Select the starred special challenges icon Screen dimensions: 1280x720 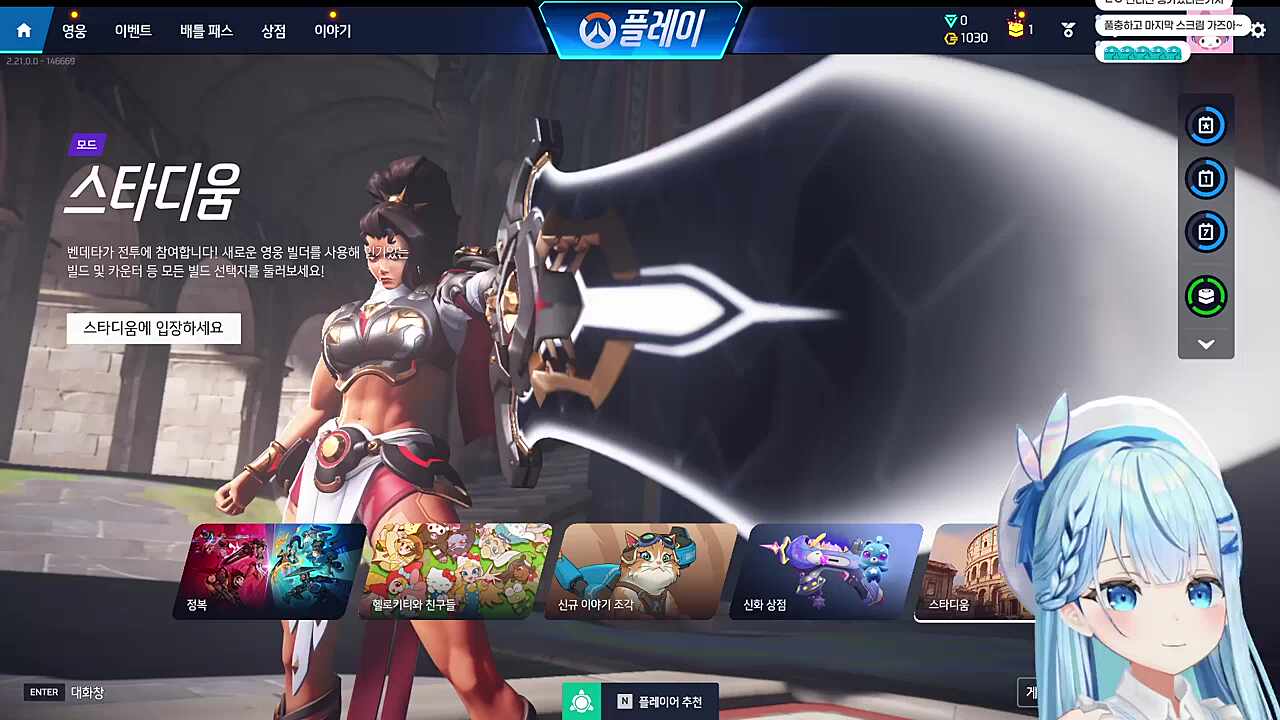(x=1206, y=125)
